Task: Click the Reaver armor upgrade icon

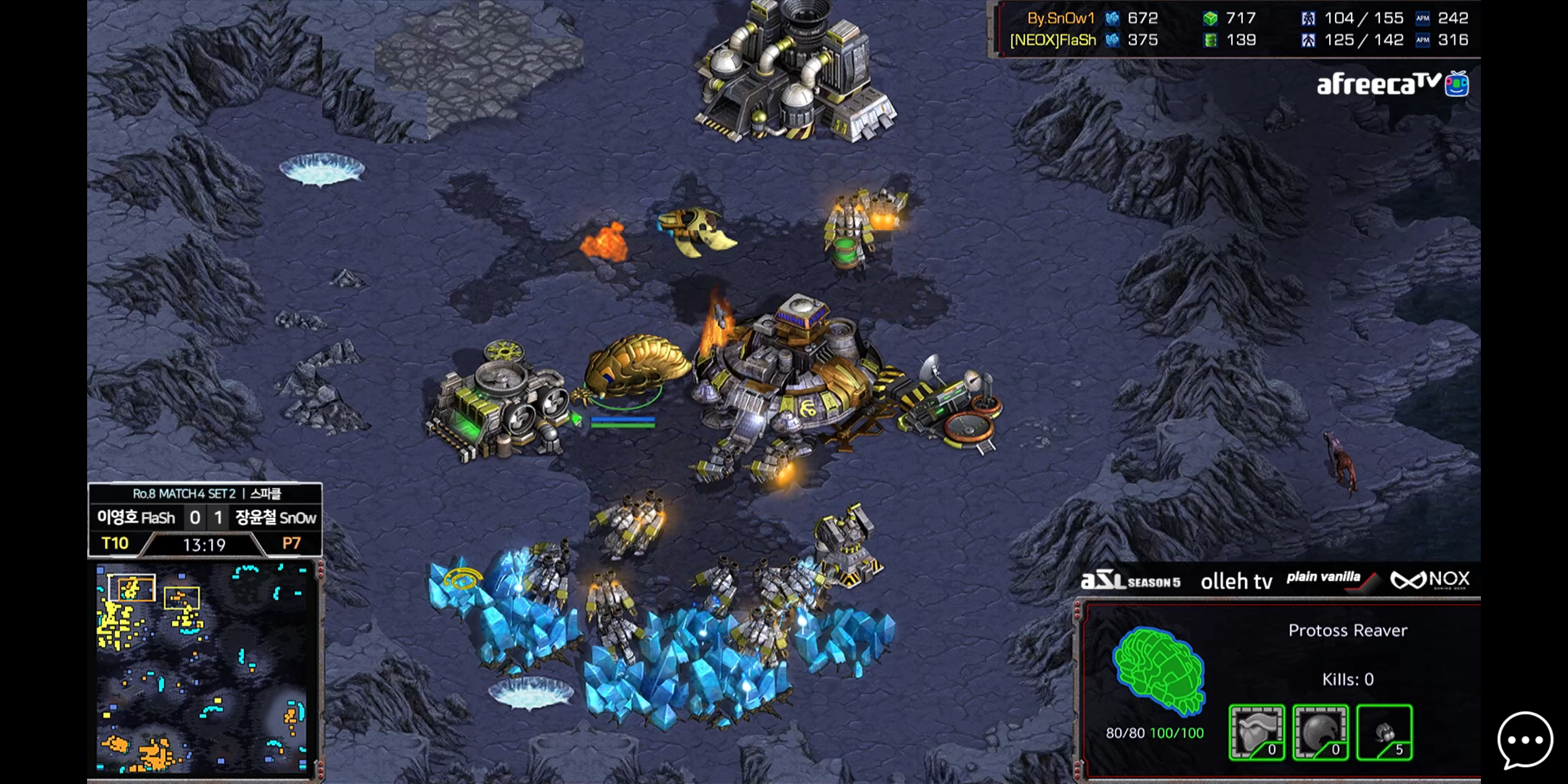Action: (1257, 732)
